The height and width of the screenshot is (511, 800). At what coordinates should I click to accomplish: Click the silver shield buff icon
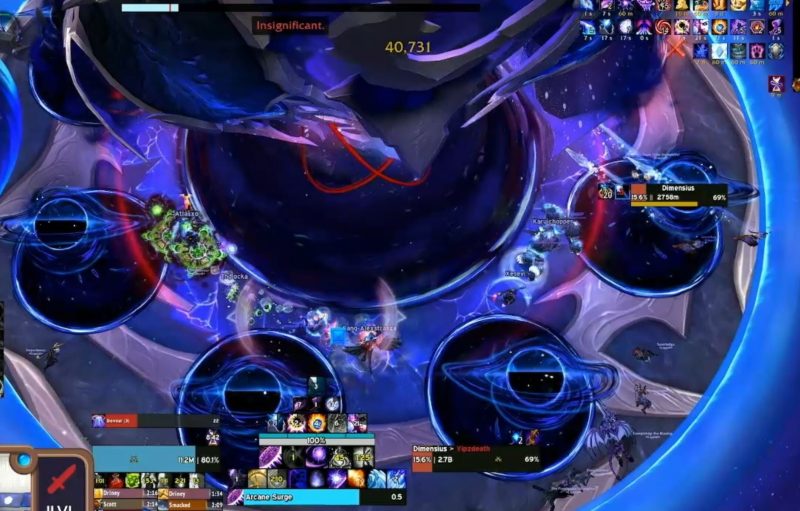[x=774, y=51]
